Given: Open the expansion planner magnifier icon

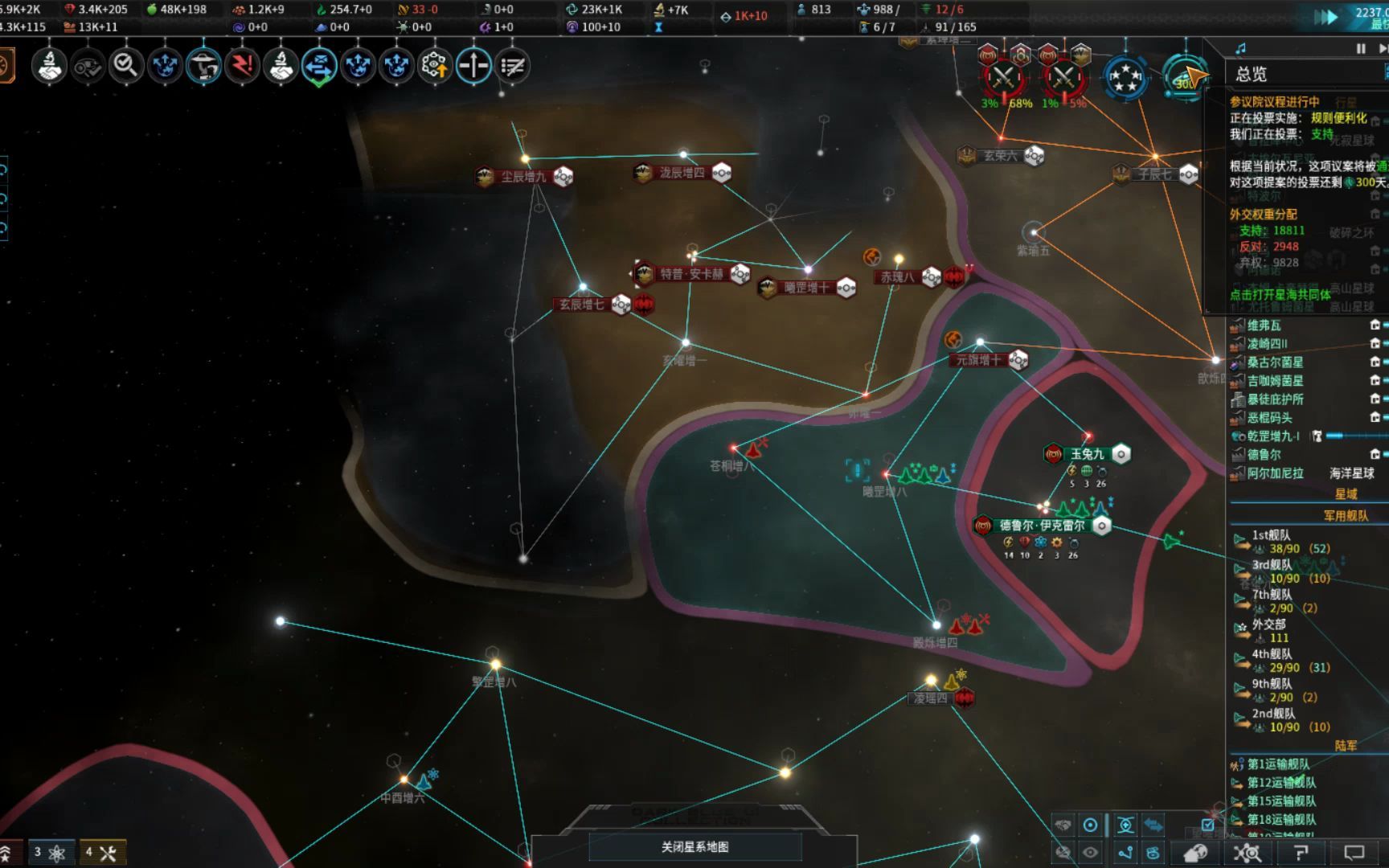Looking at the screenshot, I should (125, 68).
